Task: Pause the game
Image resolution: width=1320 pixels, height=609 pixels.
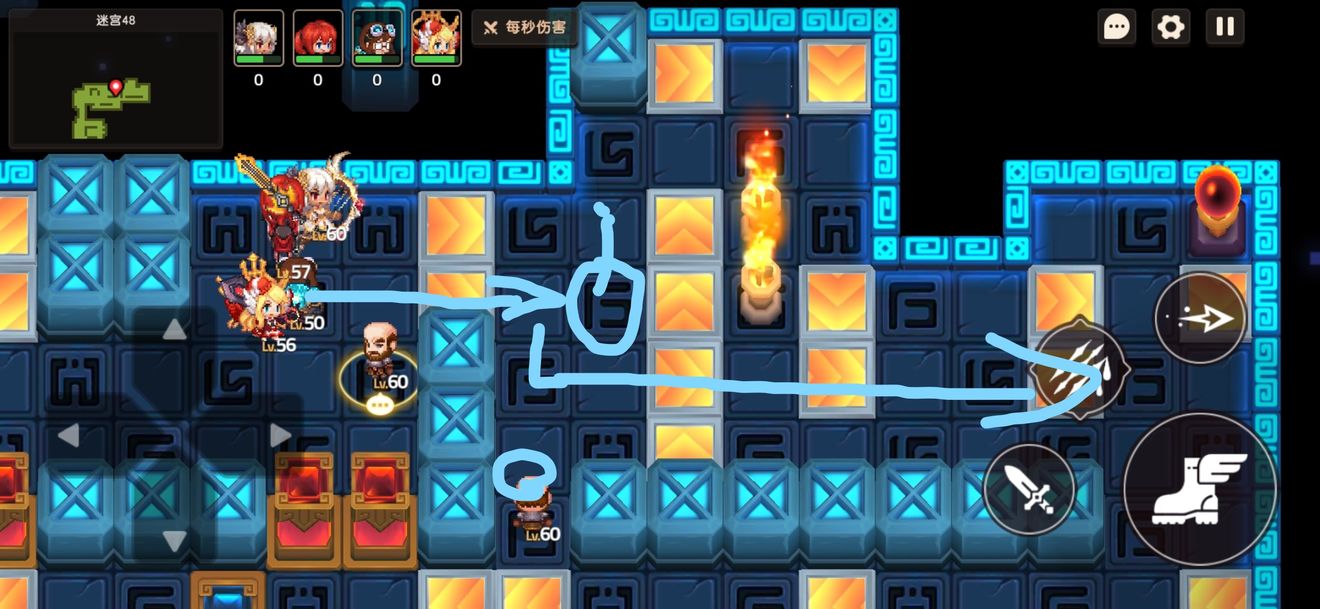Action: pos(1225,27)
